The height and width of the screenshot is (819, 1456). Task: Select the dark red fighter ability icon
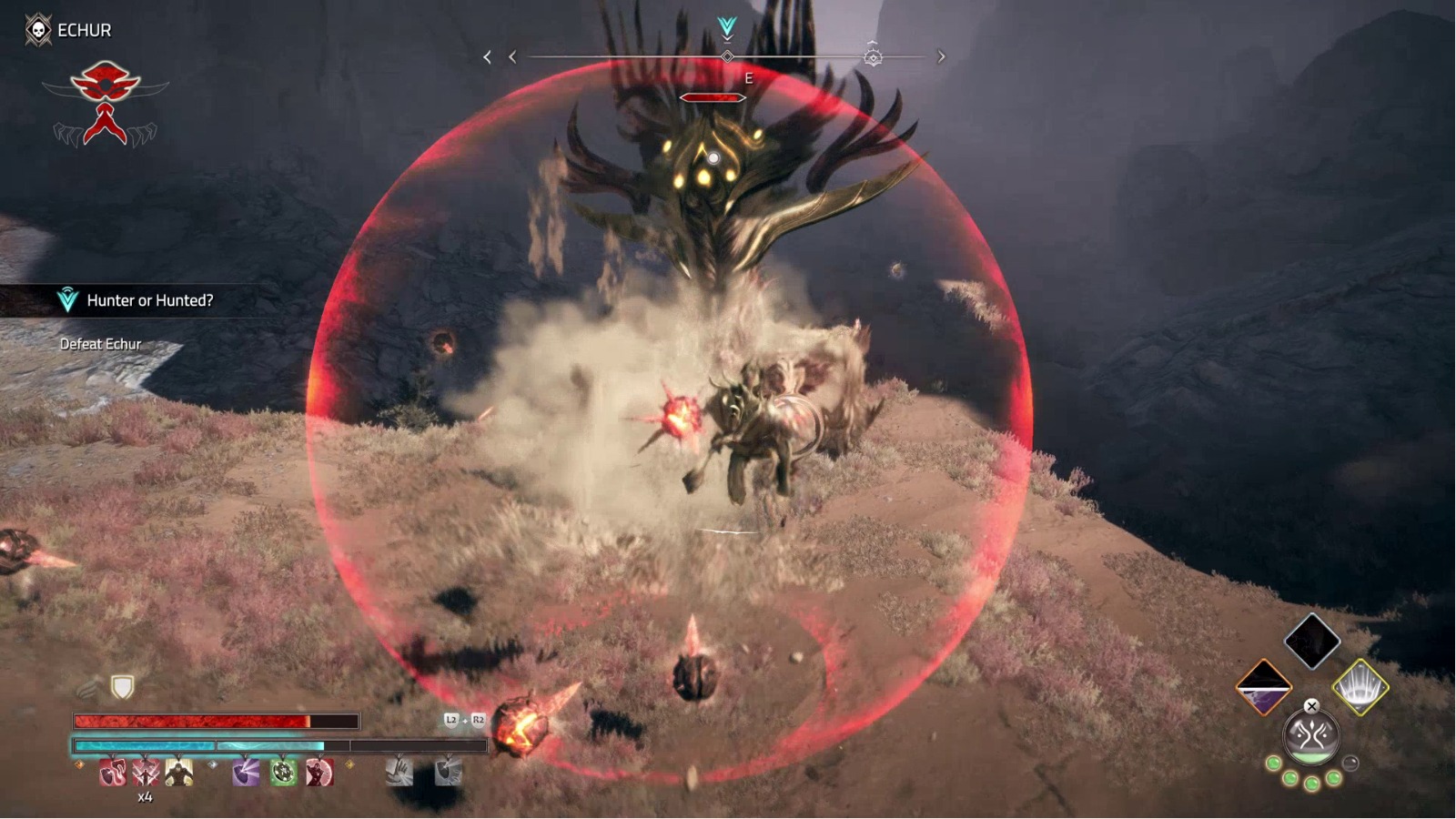pos(319,773)
